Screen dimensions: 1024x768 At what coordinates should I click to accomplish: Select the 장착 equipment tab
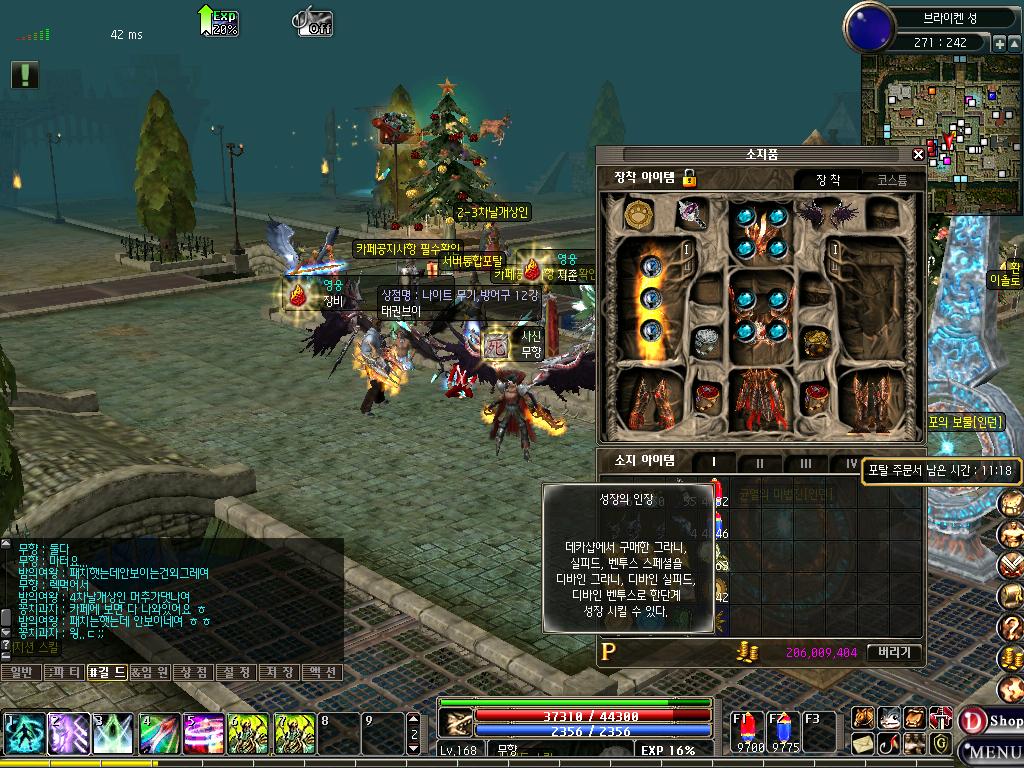coord(828,180)
